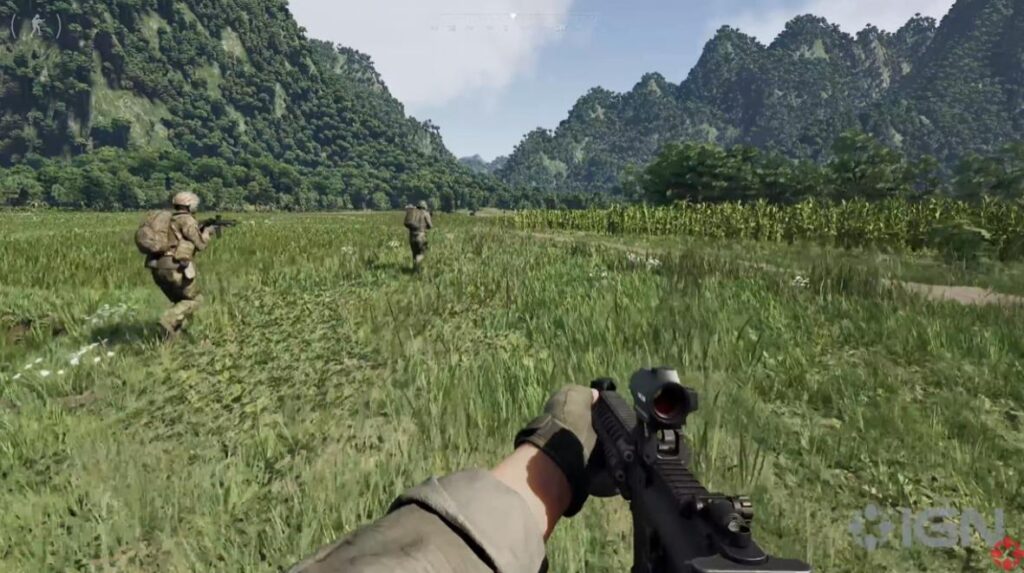Image resolution: width=1024 pixels, height=573 pixels.
Task: Click the soldier stance indicator icon
Action: click(x=35, y=24)
